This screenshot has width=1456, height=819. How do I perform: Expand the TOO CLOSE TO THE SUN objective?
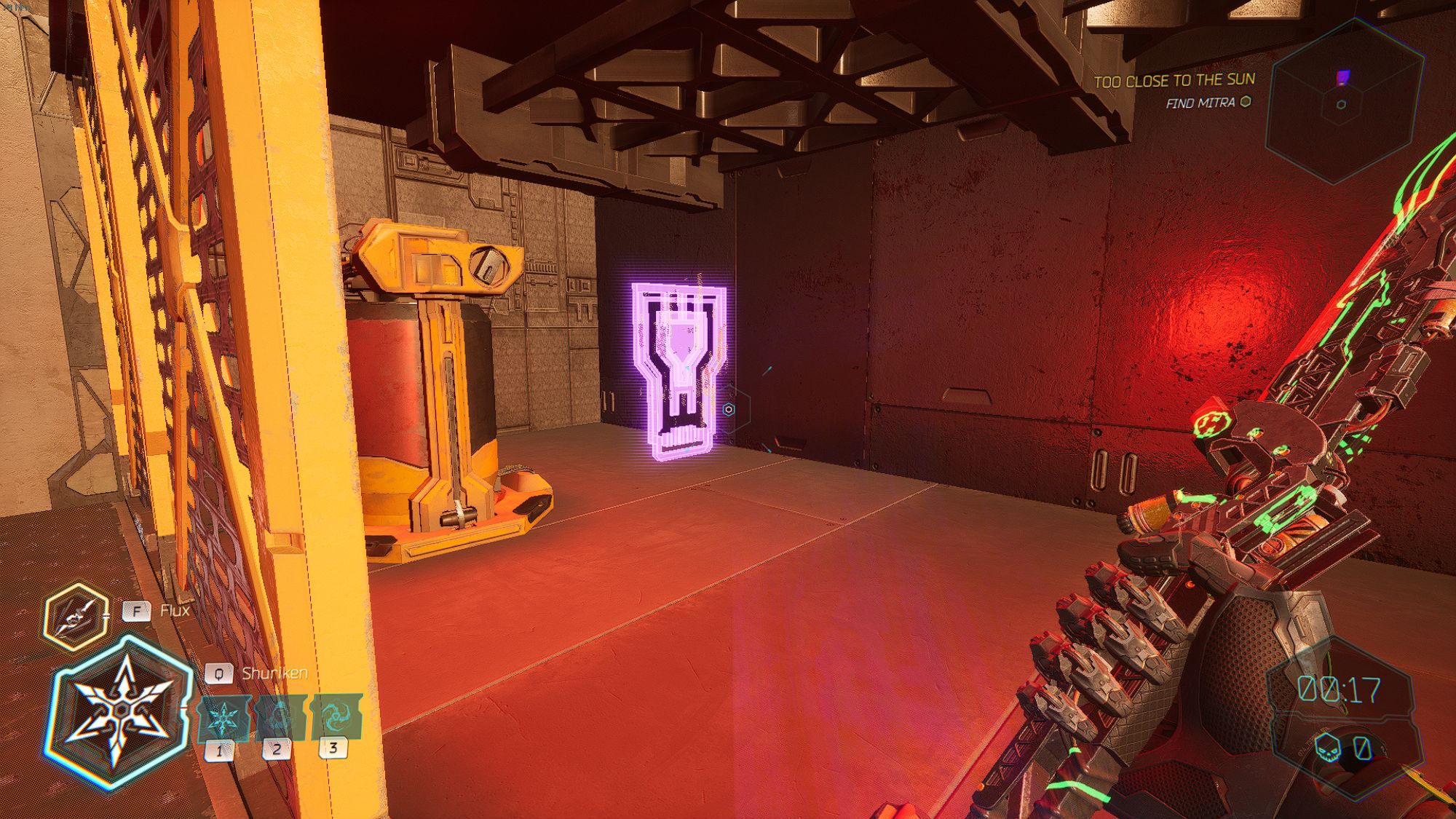1174,82
